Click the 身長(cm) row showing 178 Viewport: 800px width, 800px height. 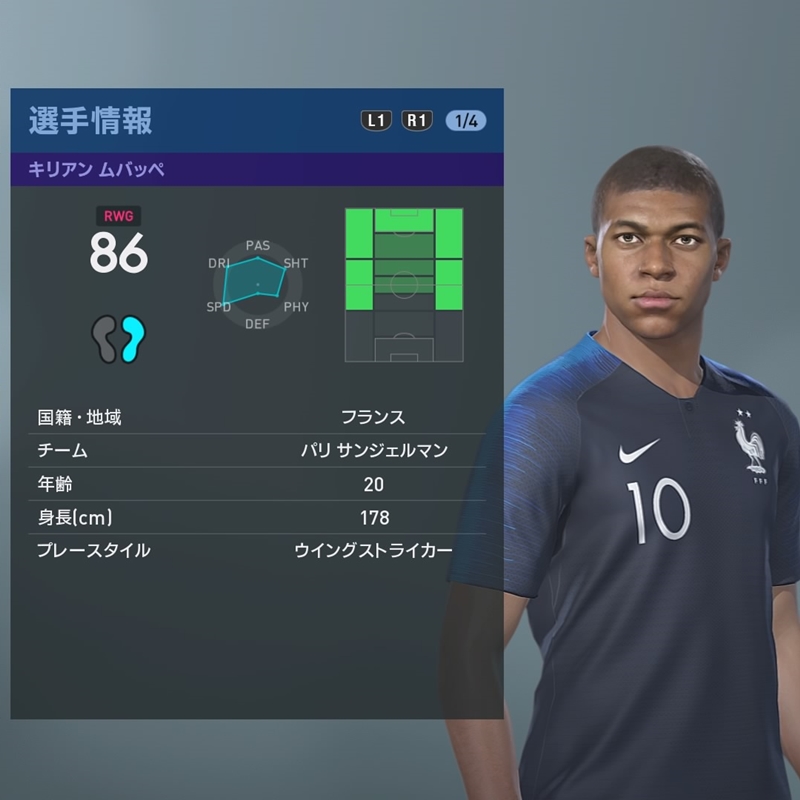click(x=257, y=517)
